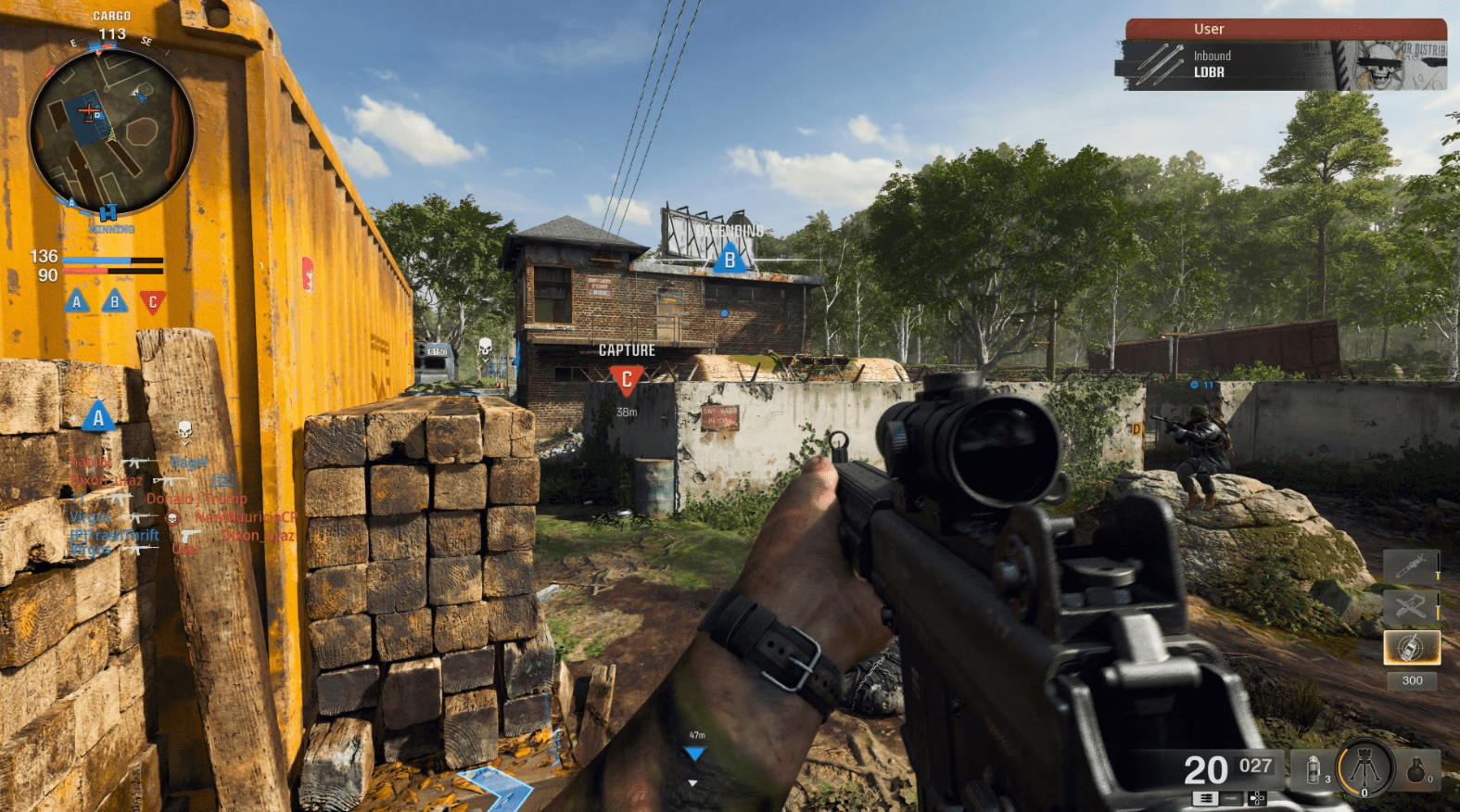This screenshot has height=812, width=1460.
Task: Click the knife melee weapon icon
Action: pyautogui.click(x=1412, y=565)
